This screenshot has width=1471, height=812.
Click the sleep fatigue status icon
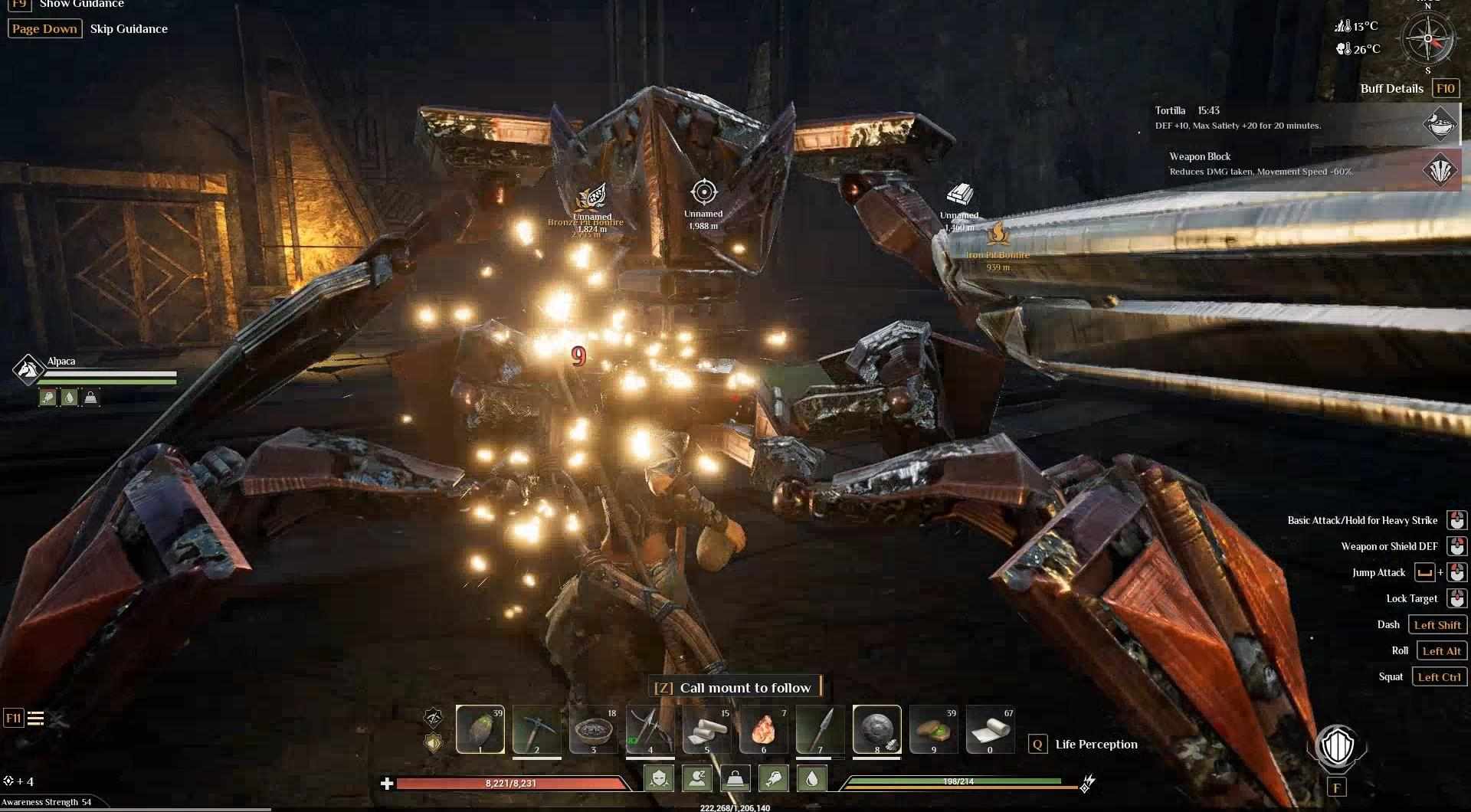click(697, 779)
